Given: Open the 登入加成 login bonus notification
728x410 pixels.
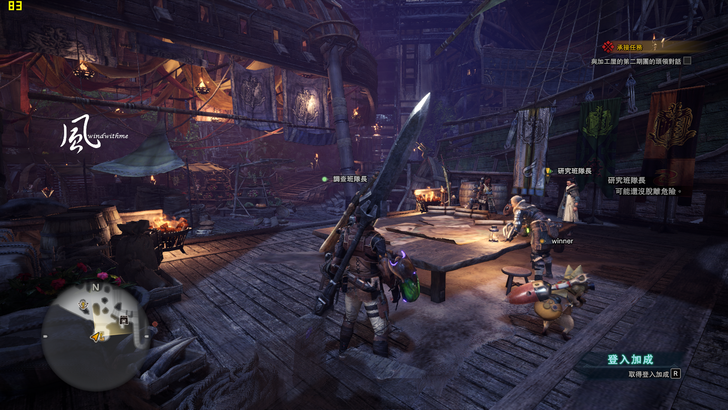Looking at the screenshot, I should (x=631, y=358).
